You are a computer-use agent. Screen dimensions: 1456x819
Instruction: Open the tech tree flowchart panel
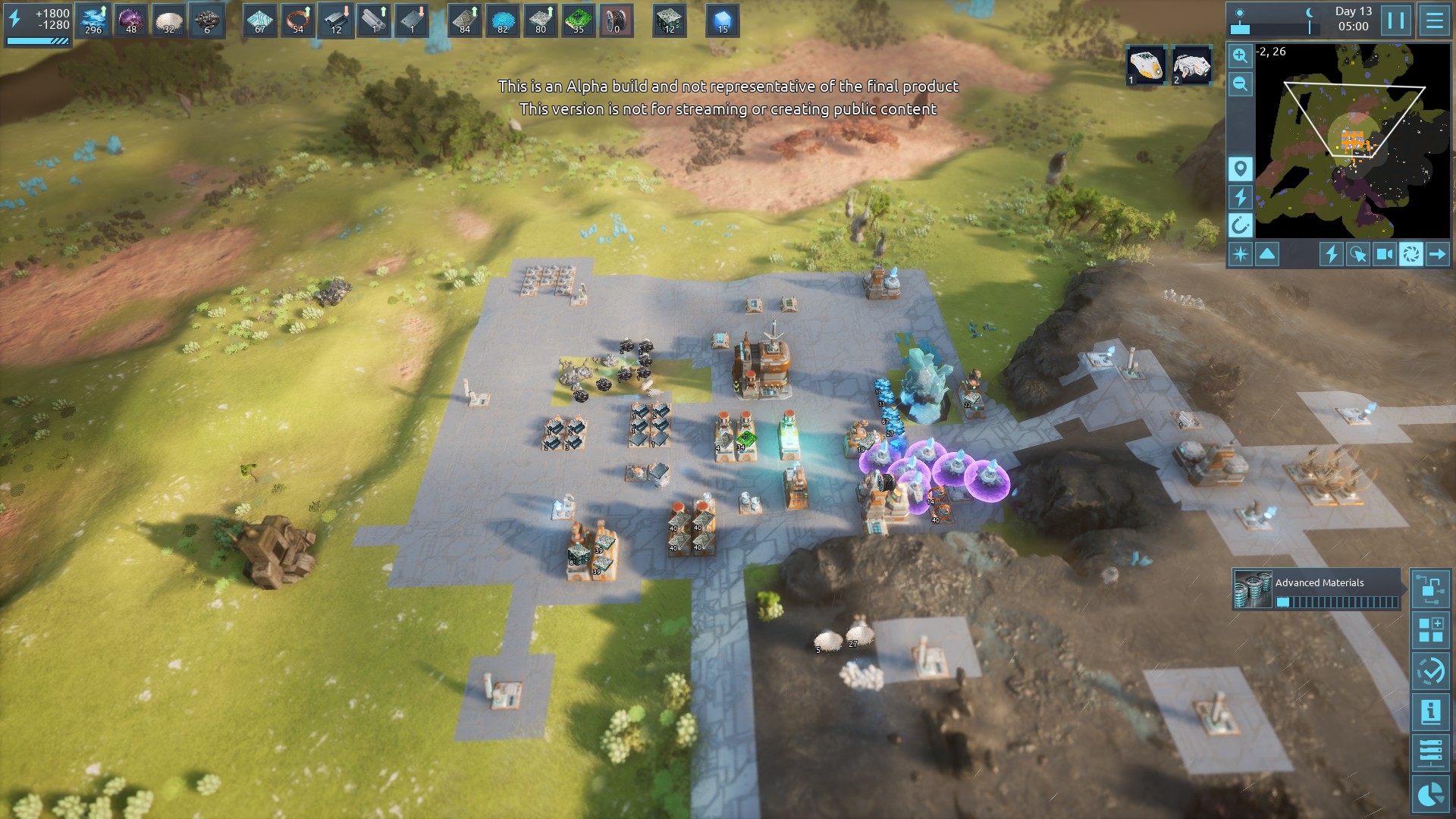(1431, 589)
